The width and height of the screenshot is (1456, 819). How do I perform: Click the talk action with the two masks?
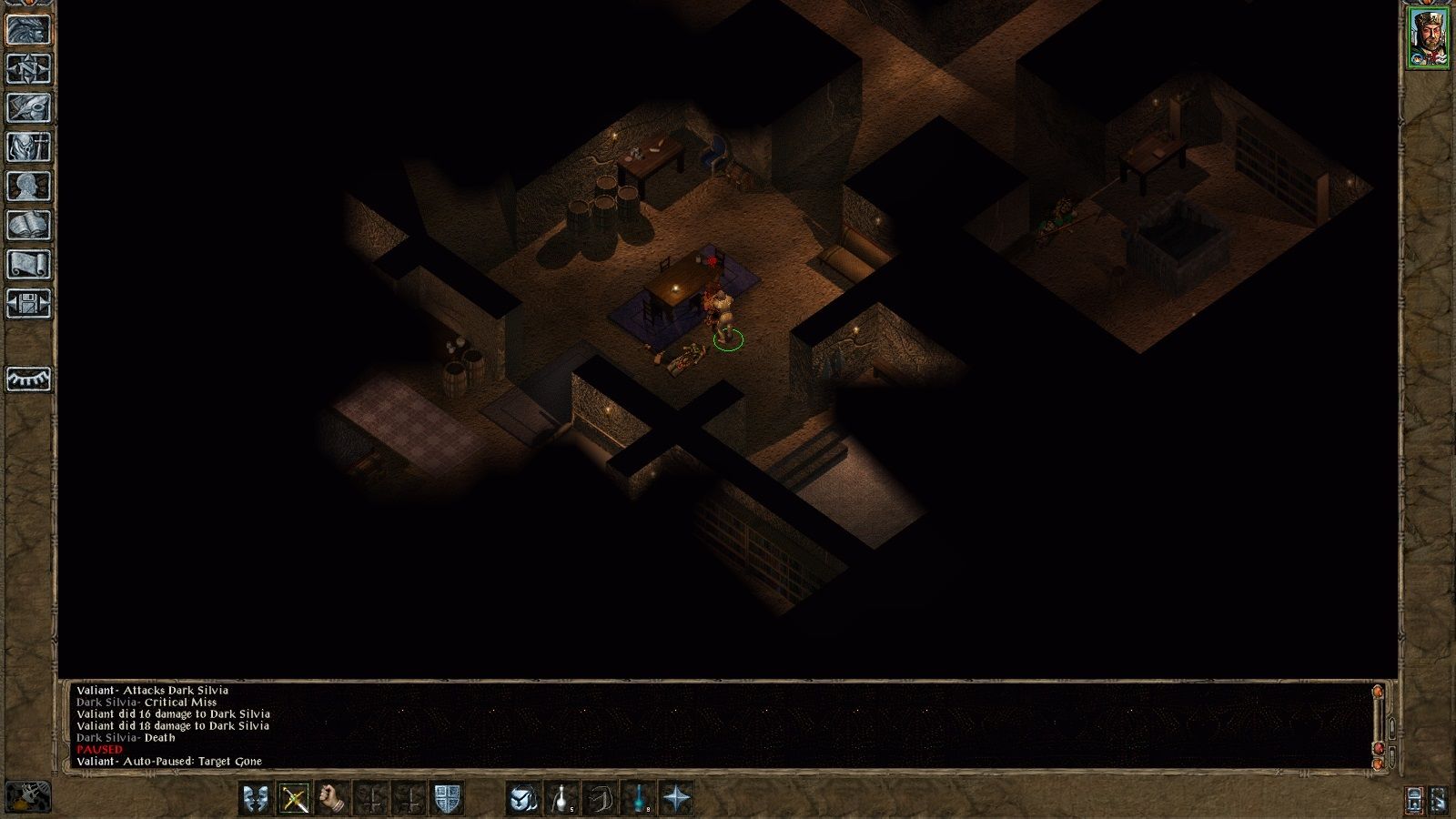click(x=256, y=799)
